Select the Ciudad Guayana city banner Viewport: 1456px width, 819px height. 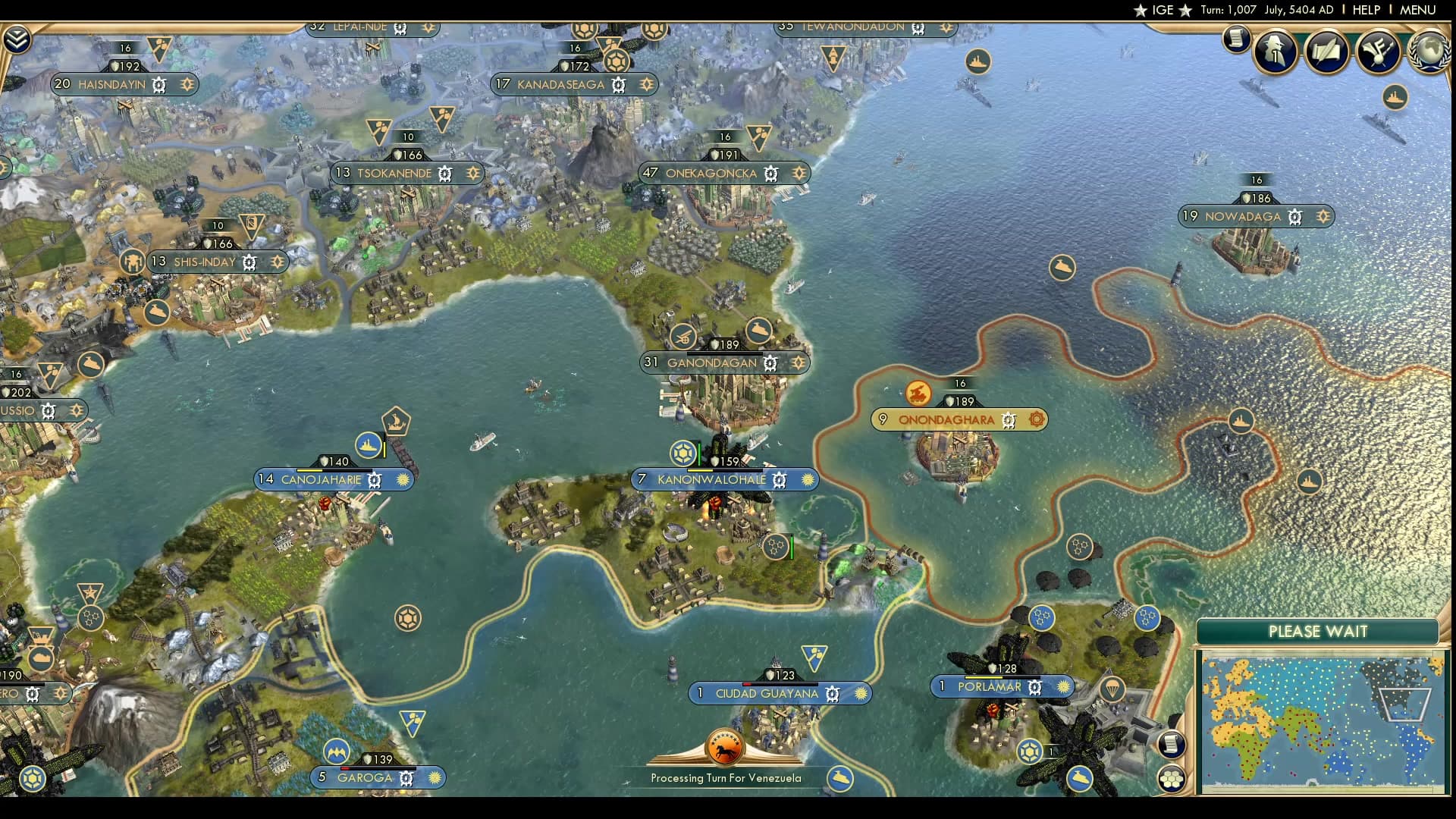coord(767,693)
